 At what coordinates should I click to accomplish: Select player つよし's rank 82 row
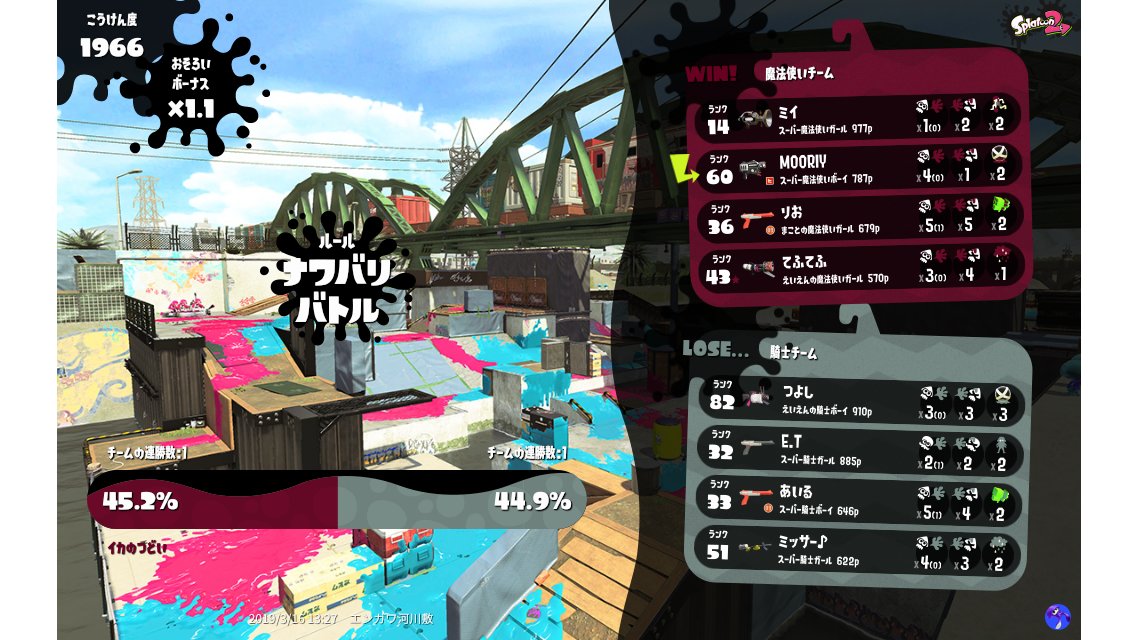(860, 400)
